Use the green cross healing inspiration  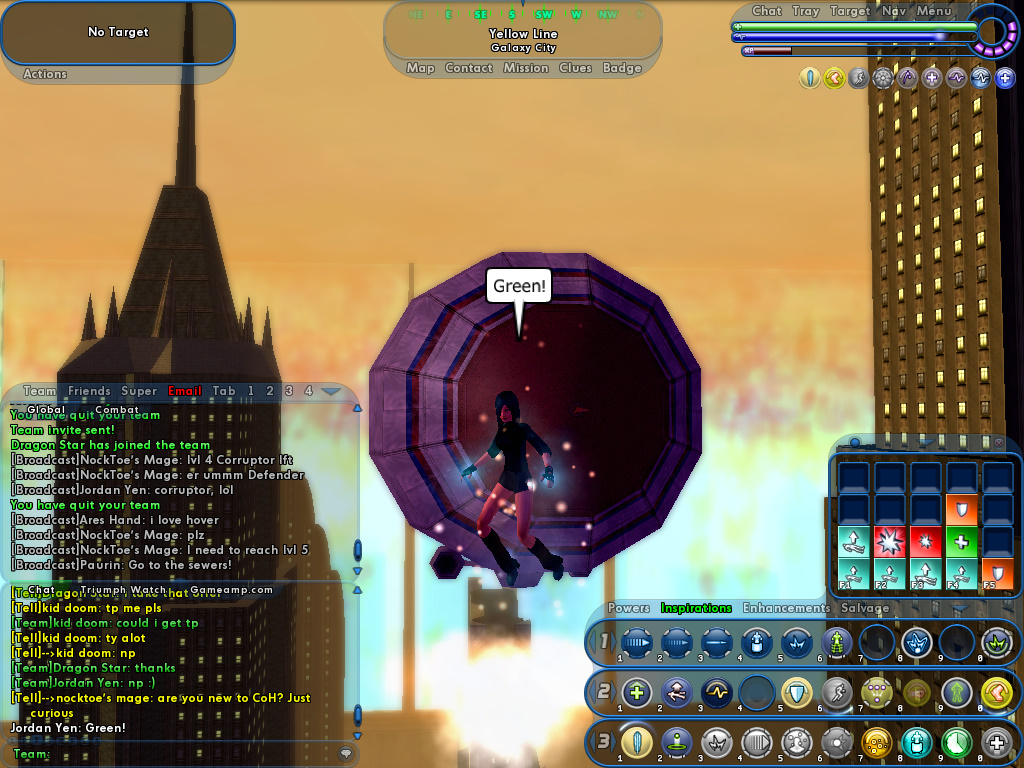click(962, 542)
